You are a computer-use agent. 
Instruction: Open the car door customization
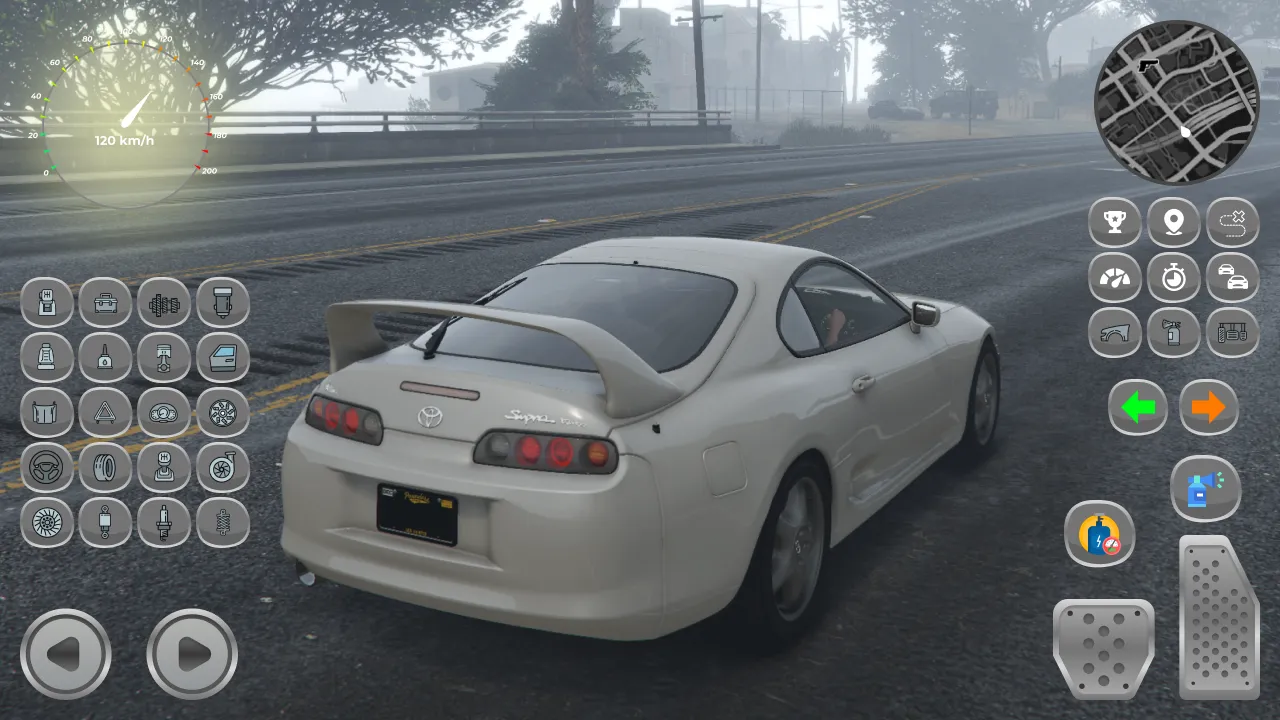pos(223,359)
